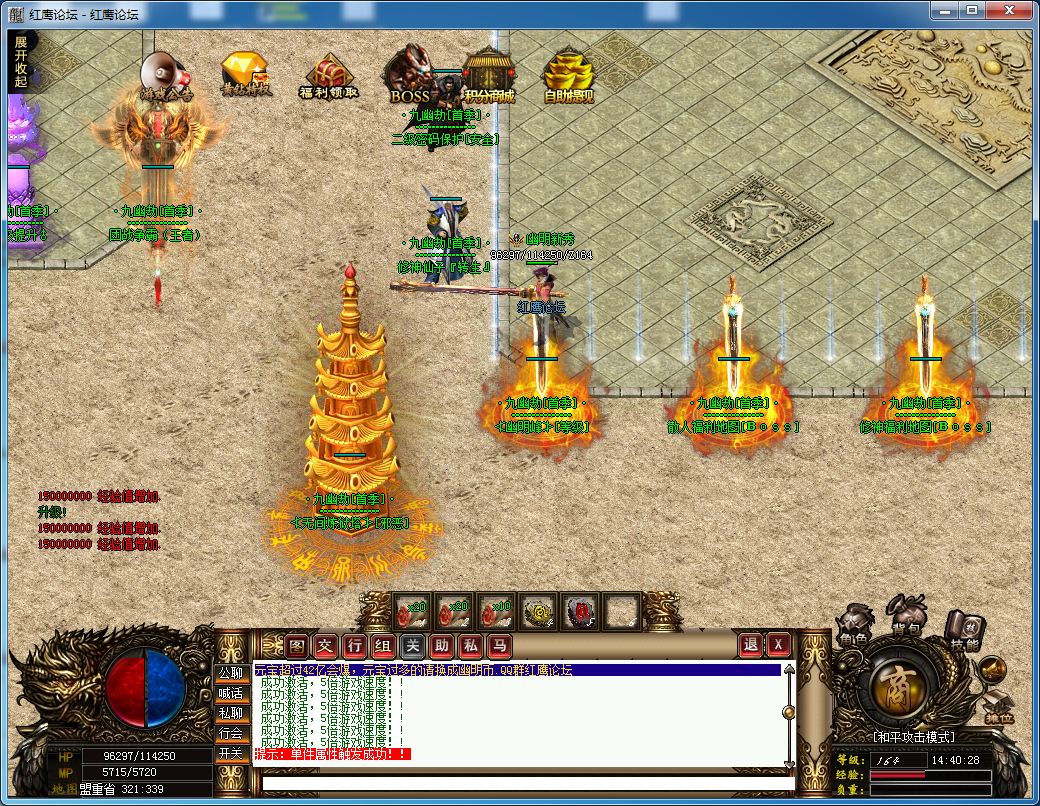Click the chat text input field

pyautogui.click(x=520, y=782)
